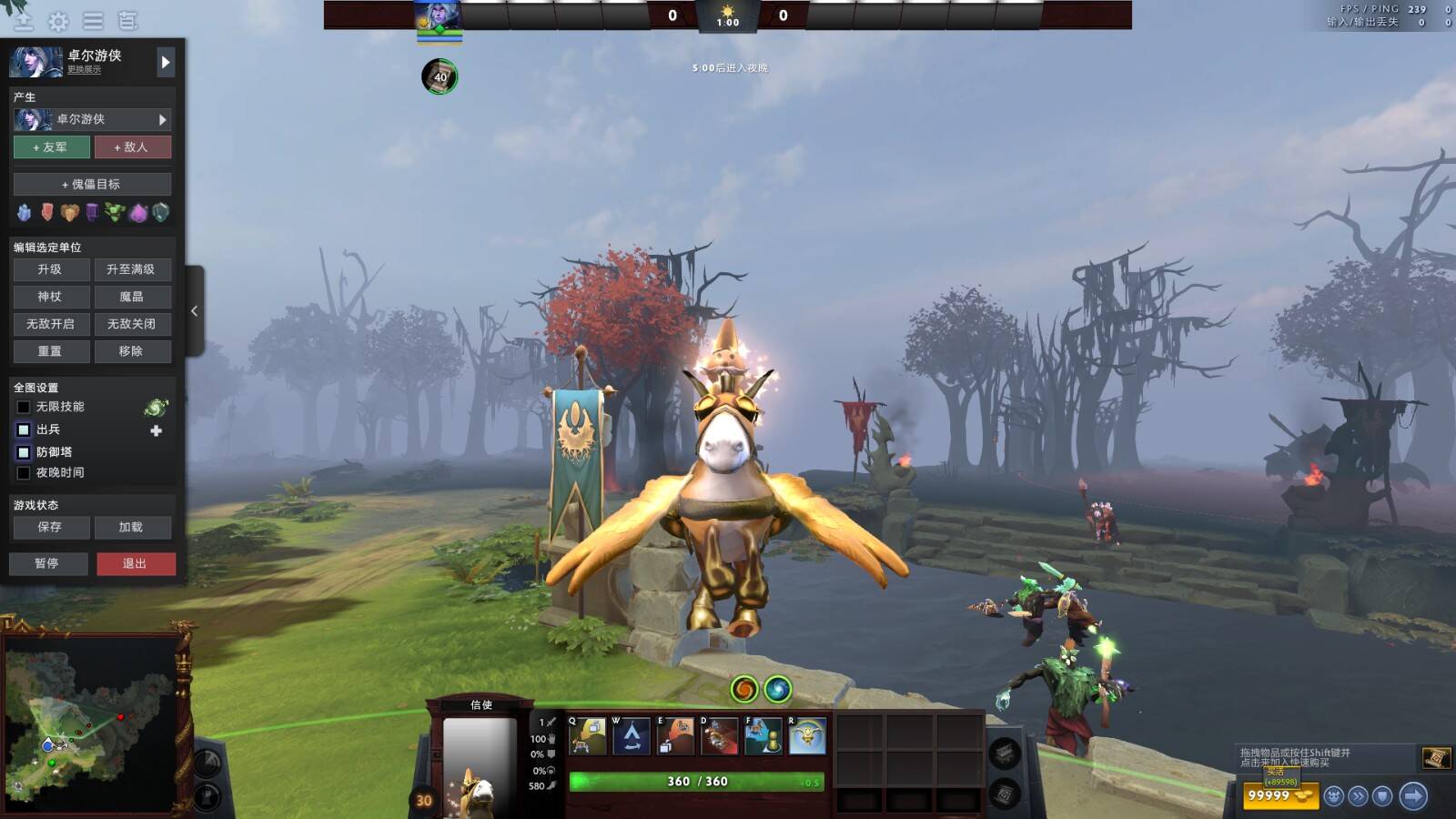Open the settings gear icon

[58, 21]
